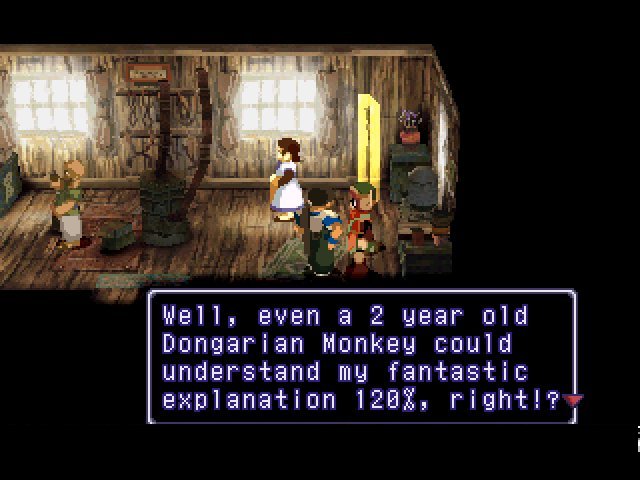Image resolution: width=640 pixels, height=480 pixels.
Task: Click the red dialogue continue arrow
Action: point(572,401)
